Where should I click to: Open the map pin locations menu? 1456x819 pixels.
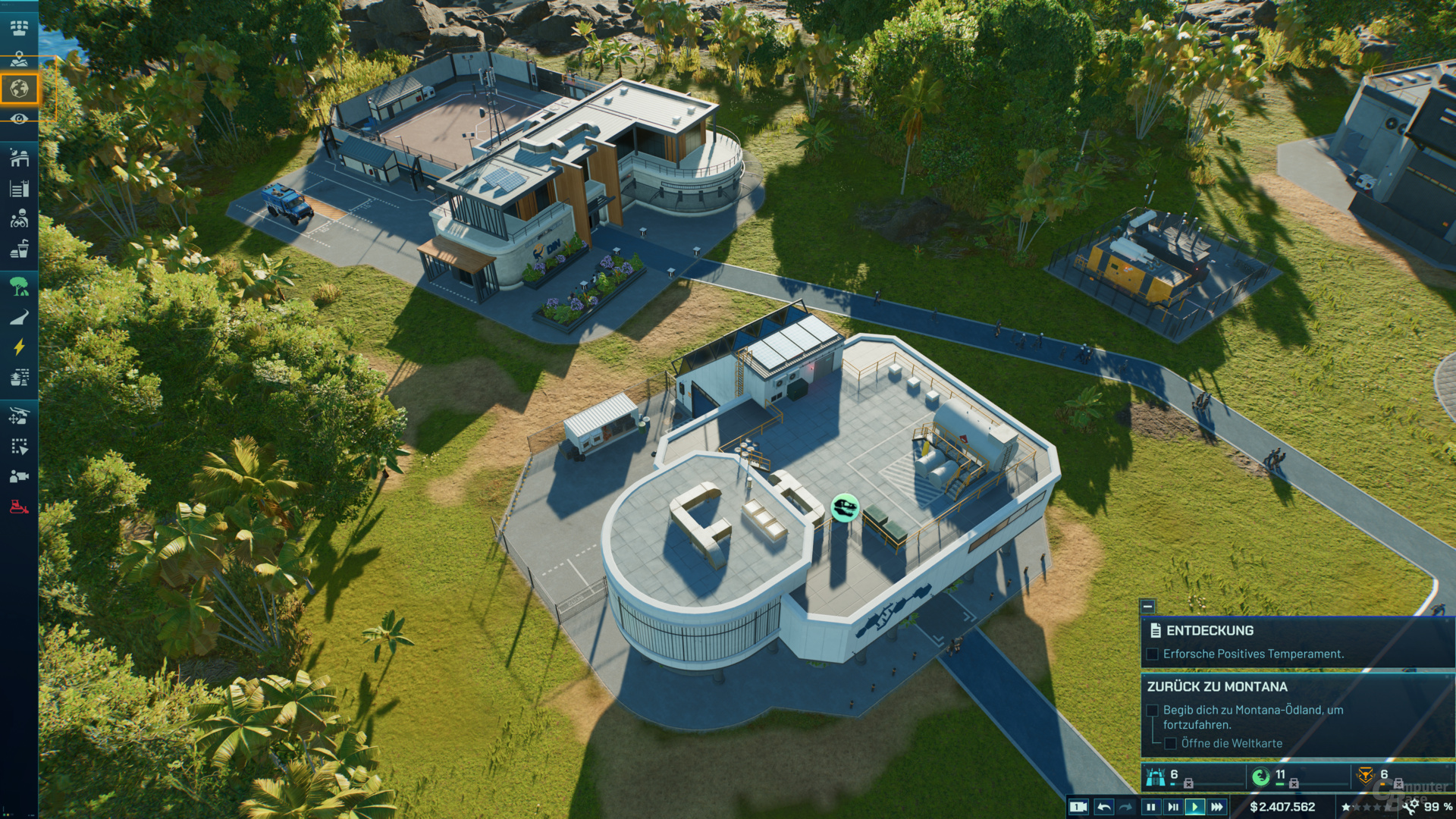tap(20, 58)
